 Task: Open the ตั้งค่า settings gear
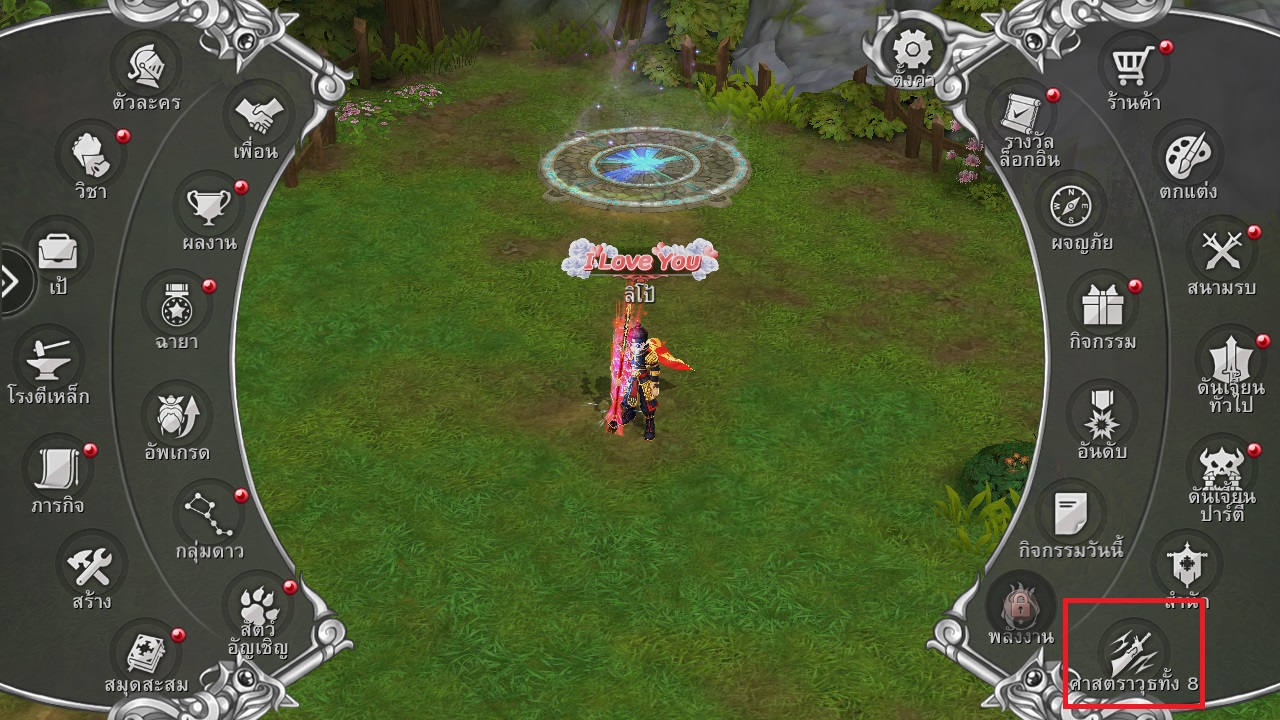[911, 50]
